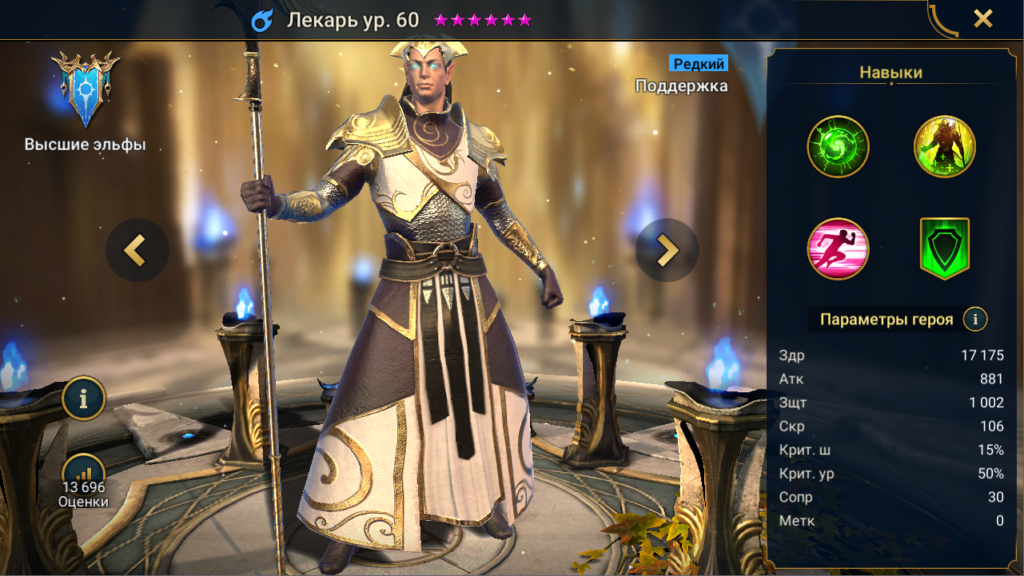Show the previous champion

[x=137, y=250]
